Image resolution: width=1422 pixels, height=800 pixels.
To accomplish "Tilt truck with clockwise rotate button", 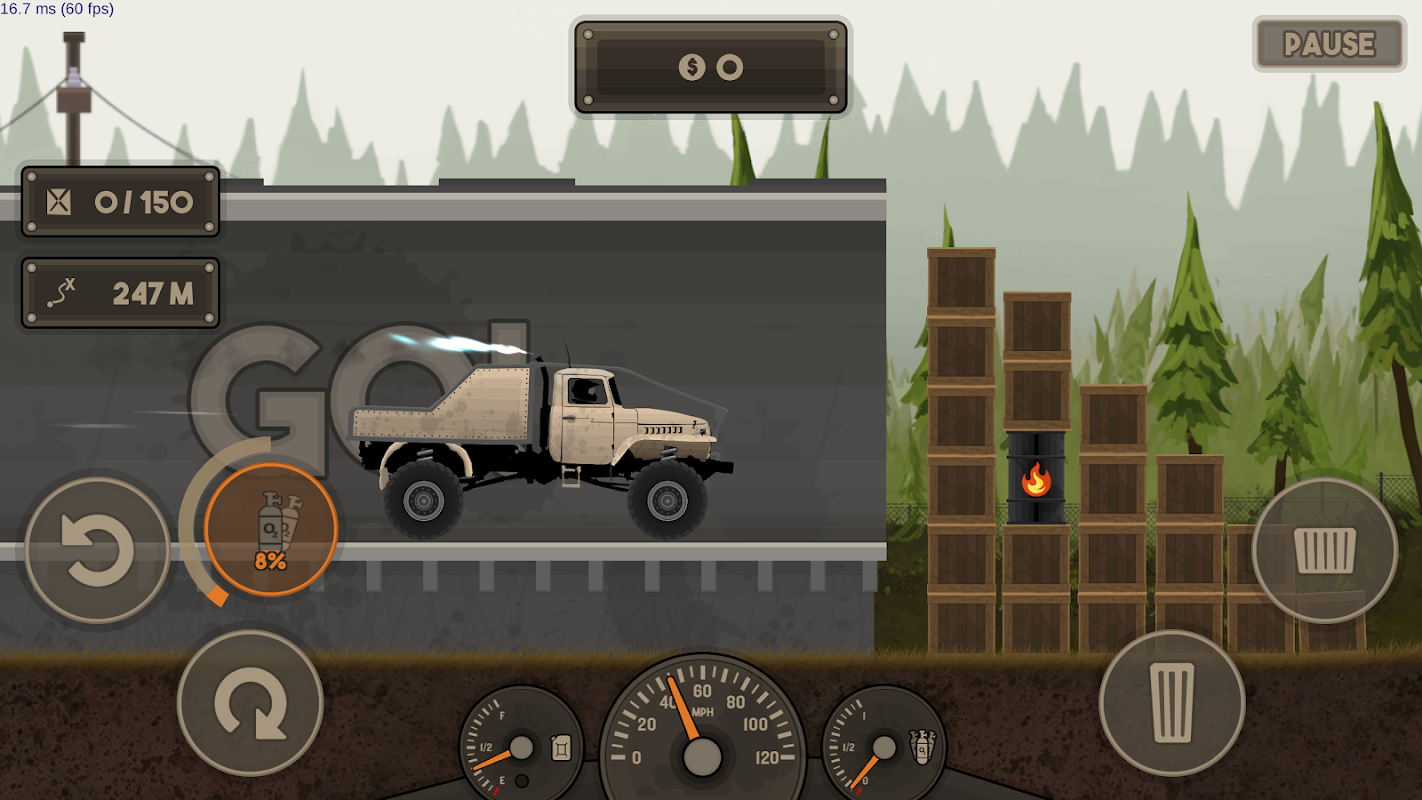I will pos(250,703).
